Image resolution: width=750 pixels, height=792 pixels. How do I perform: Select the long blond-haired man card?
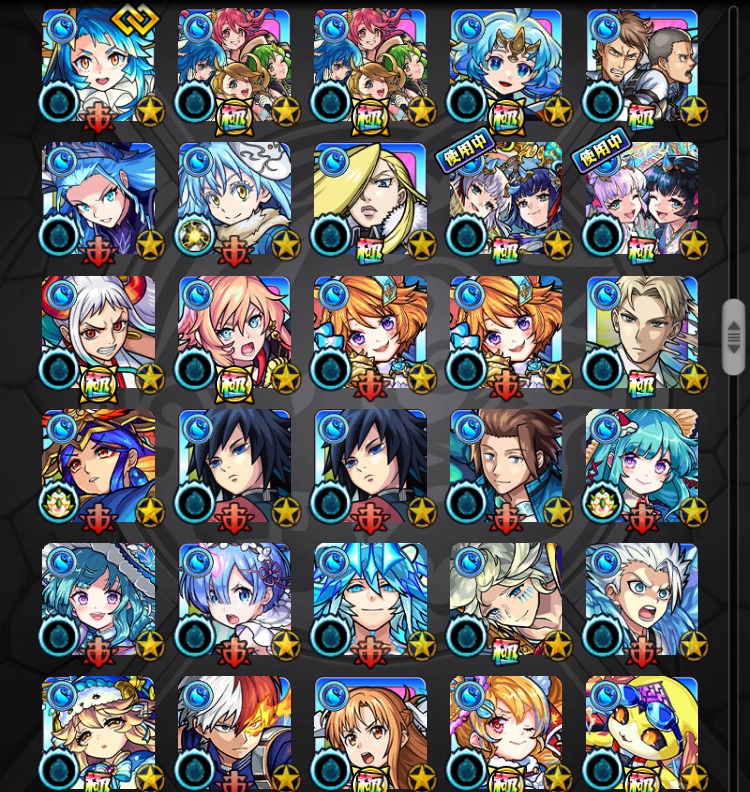click(370, 200)
